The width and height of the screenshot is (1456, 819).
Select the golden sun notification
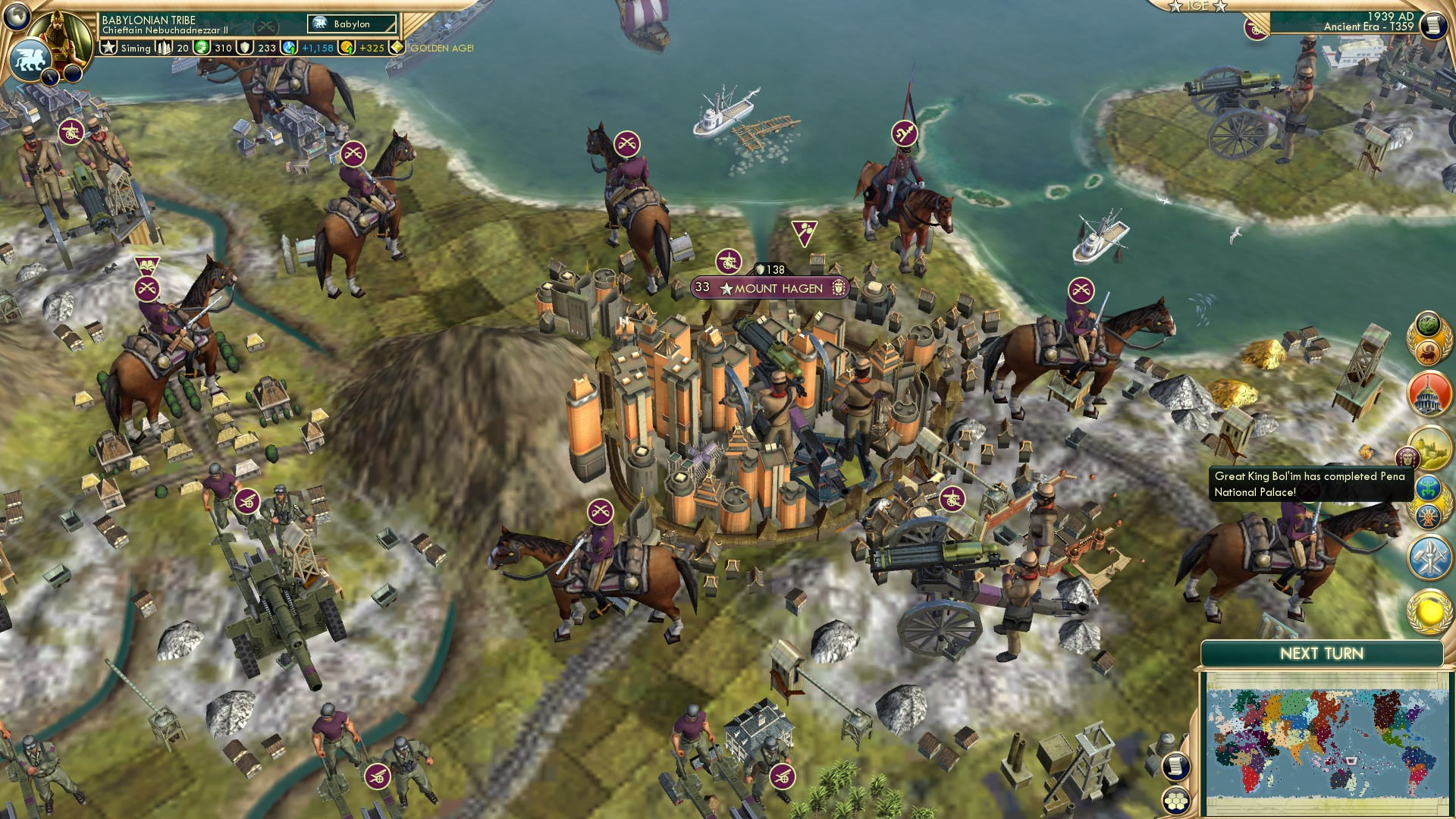click(x=1429, y=611)
